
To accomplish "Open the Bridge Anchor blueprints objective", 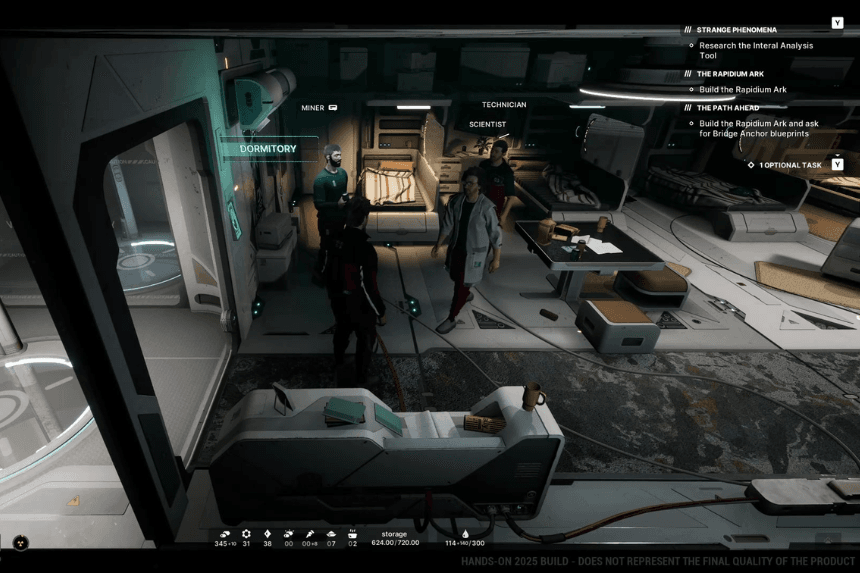I will point(758,128).
